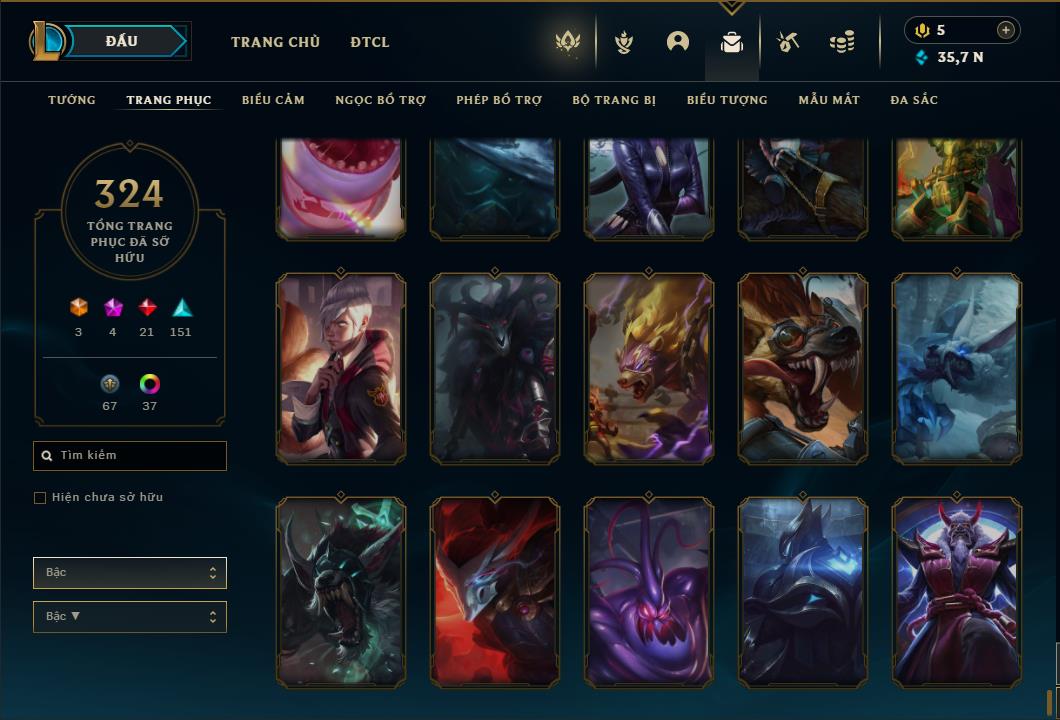
Task: Open the ĐTCL menu
Action: coord(370,42)
